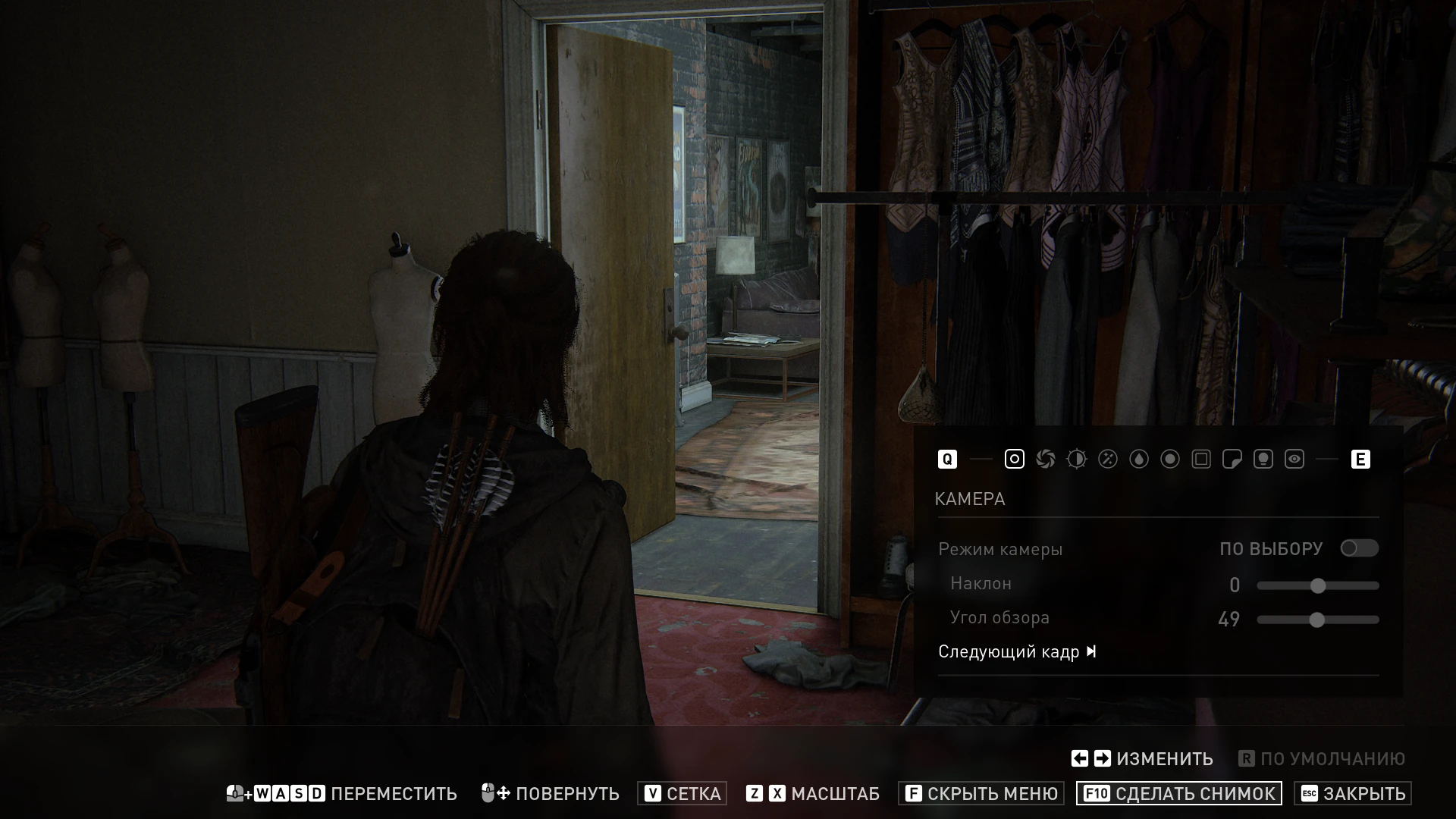This screenshot has height=819, width=1456.
Task: Open the aperture/shutter settings icon
Action: click(x=1045, y=459)
